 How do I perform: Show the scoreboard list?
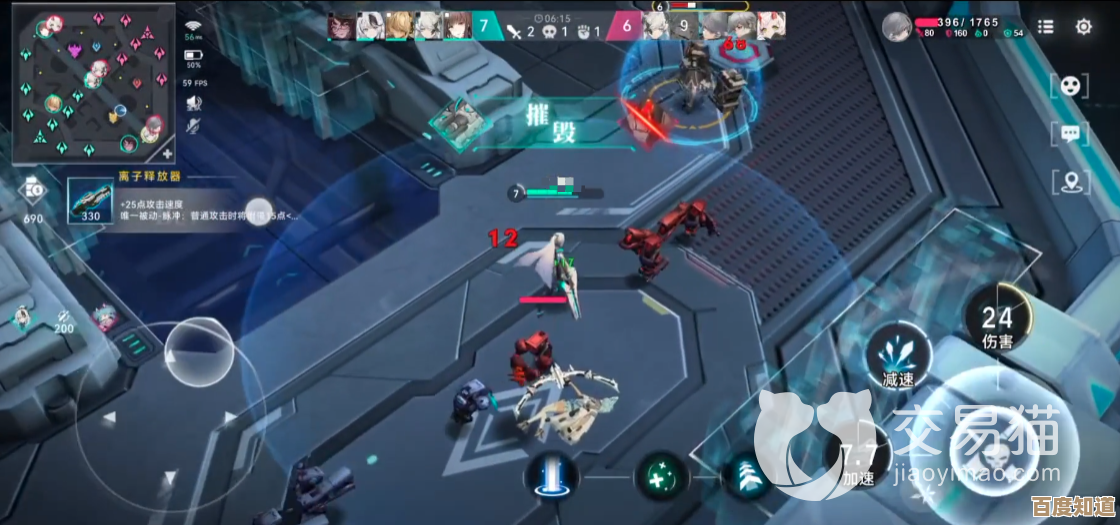[1045, 27]
